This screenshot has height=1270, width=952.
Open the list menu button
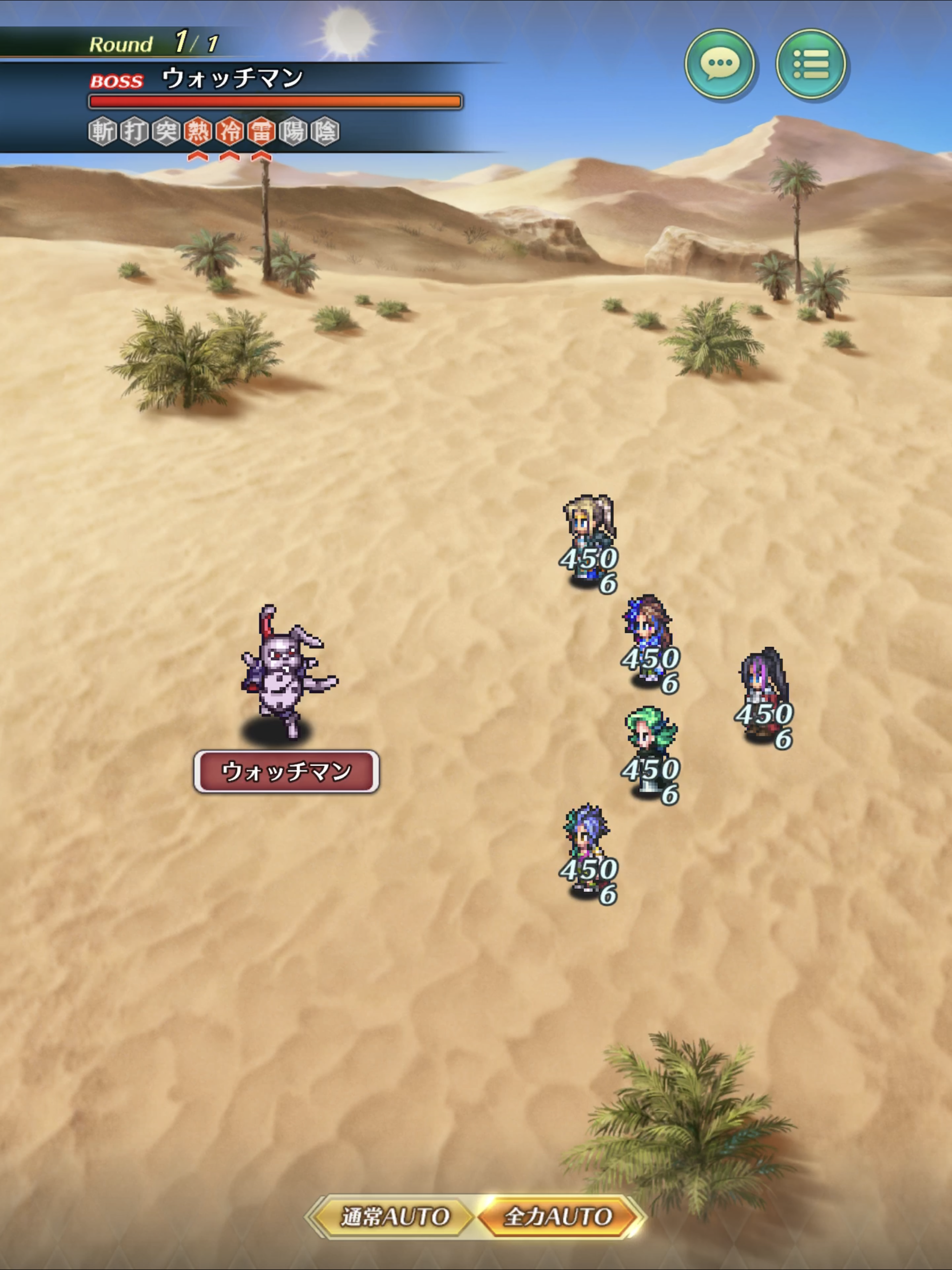[810, 64]
